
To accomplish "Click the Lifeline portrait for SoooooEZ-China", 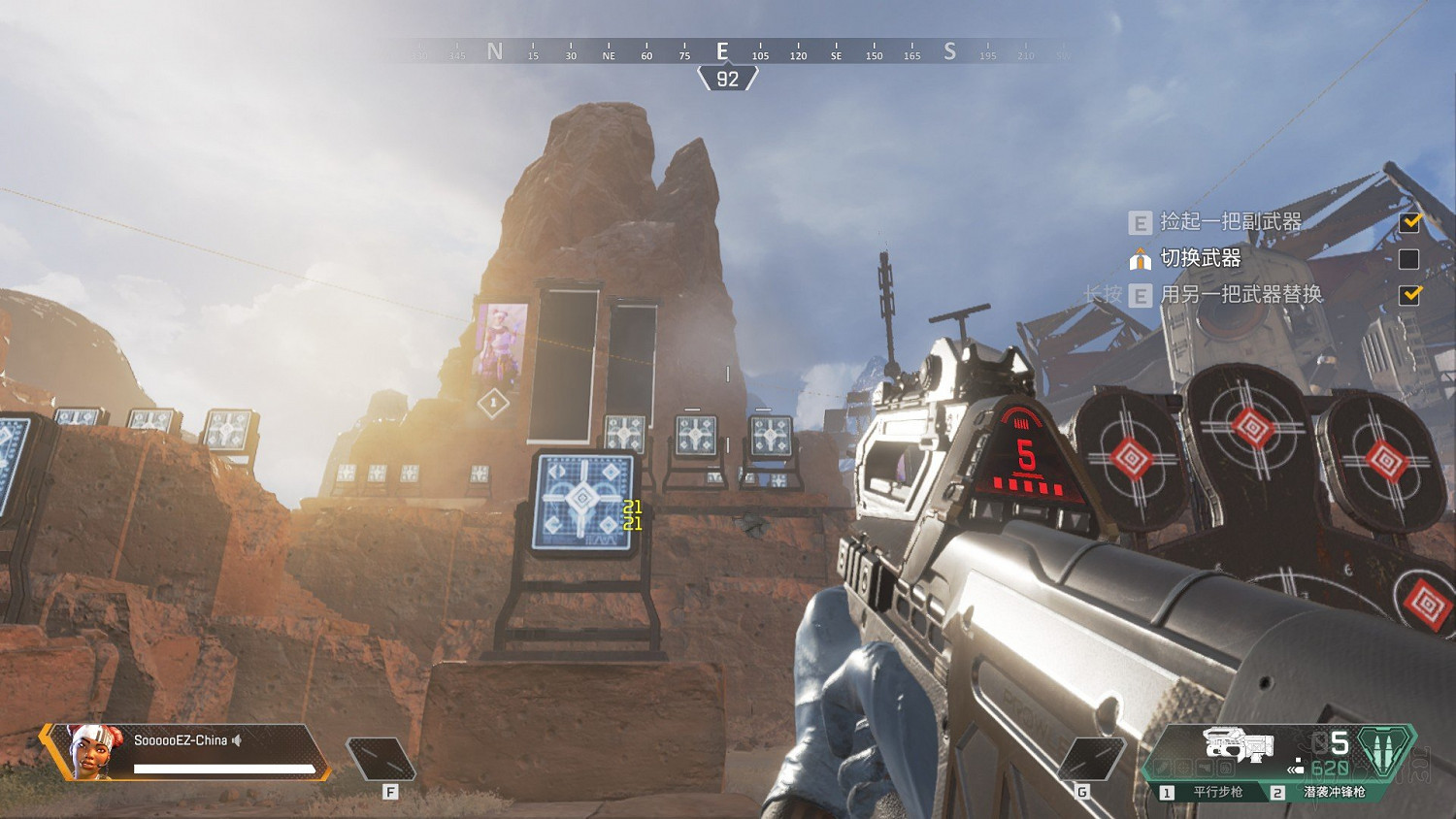I will [95, 751].
